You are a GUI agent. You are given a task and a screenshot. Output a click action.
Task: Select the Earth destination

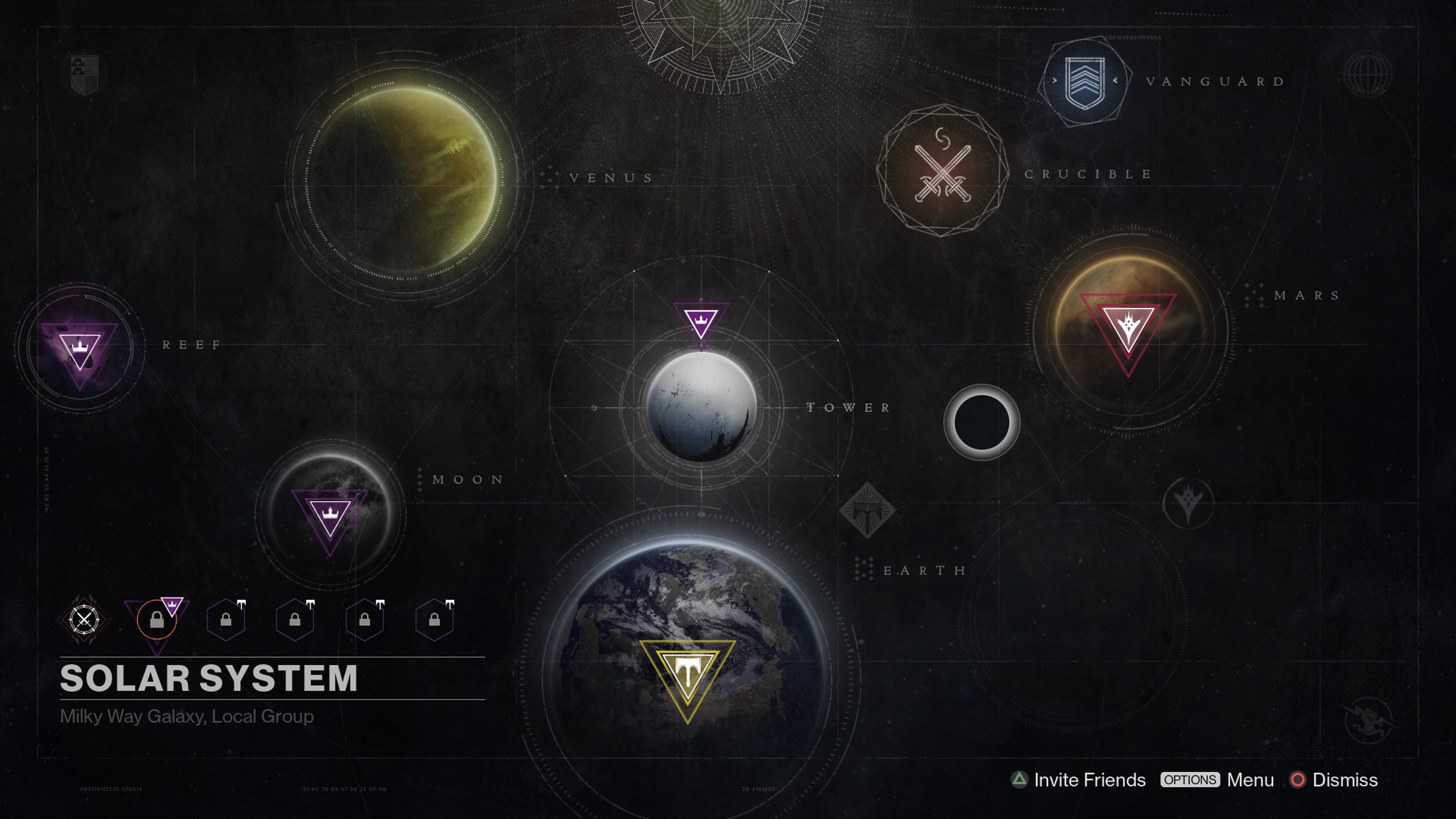687,667
